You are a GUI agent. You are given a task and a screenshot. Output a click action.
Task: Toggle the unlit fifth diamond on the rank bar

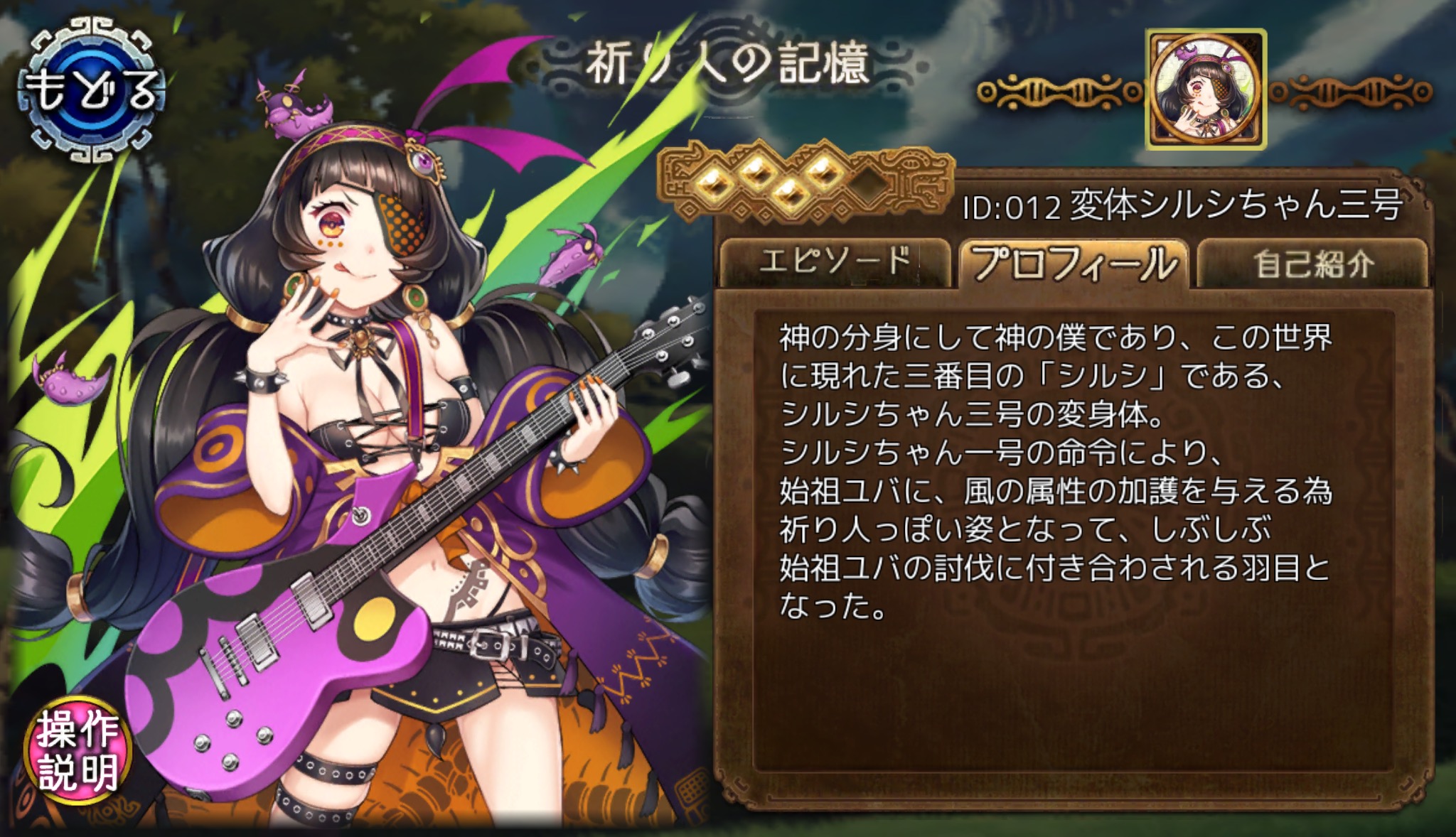(x=866, y=185)
